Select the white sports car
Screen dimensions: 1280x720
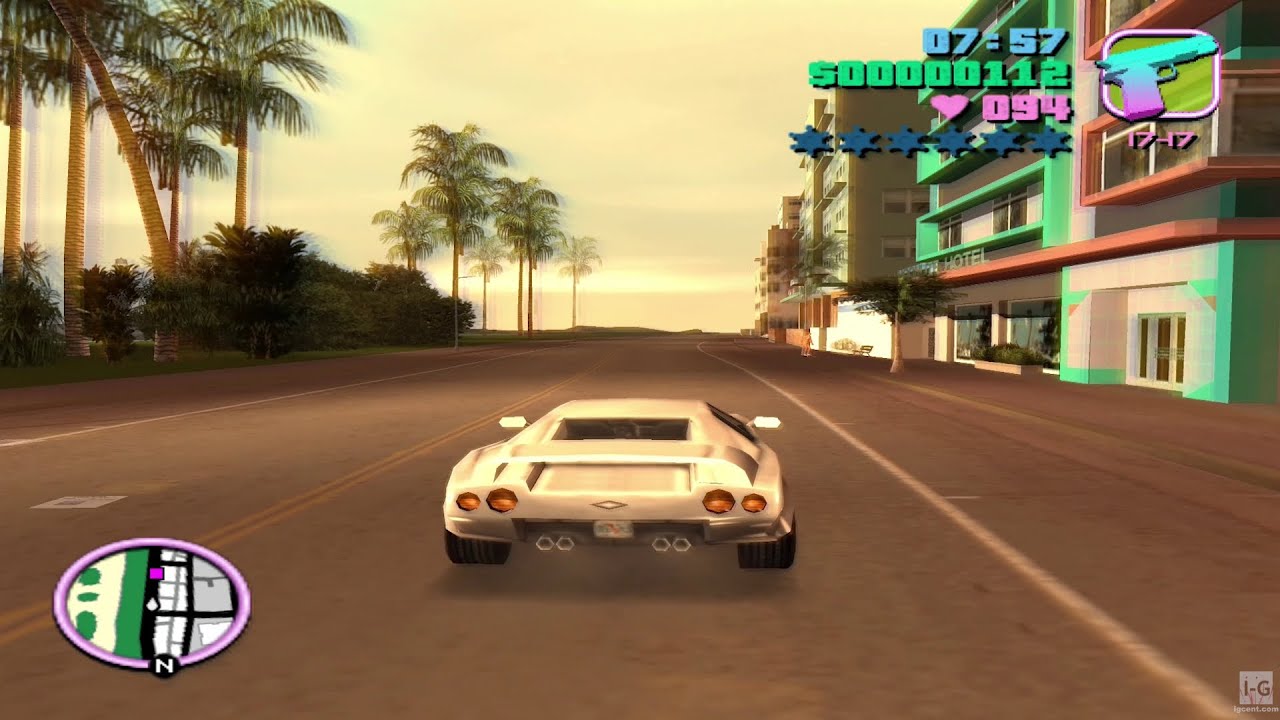click(x=615, y=480)
